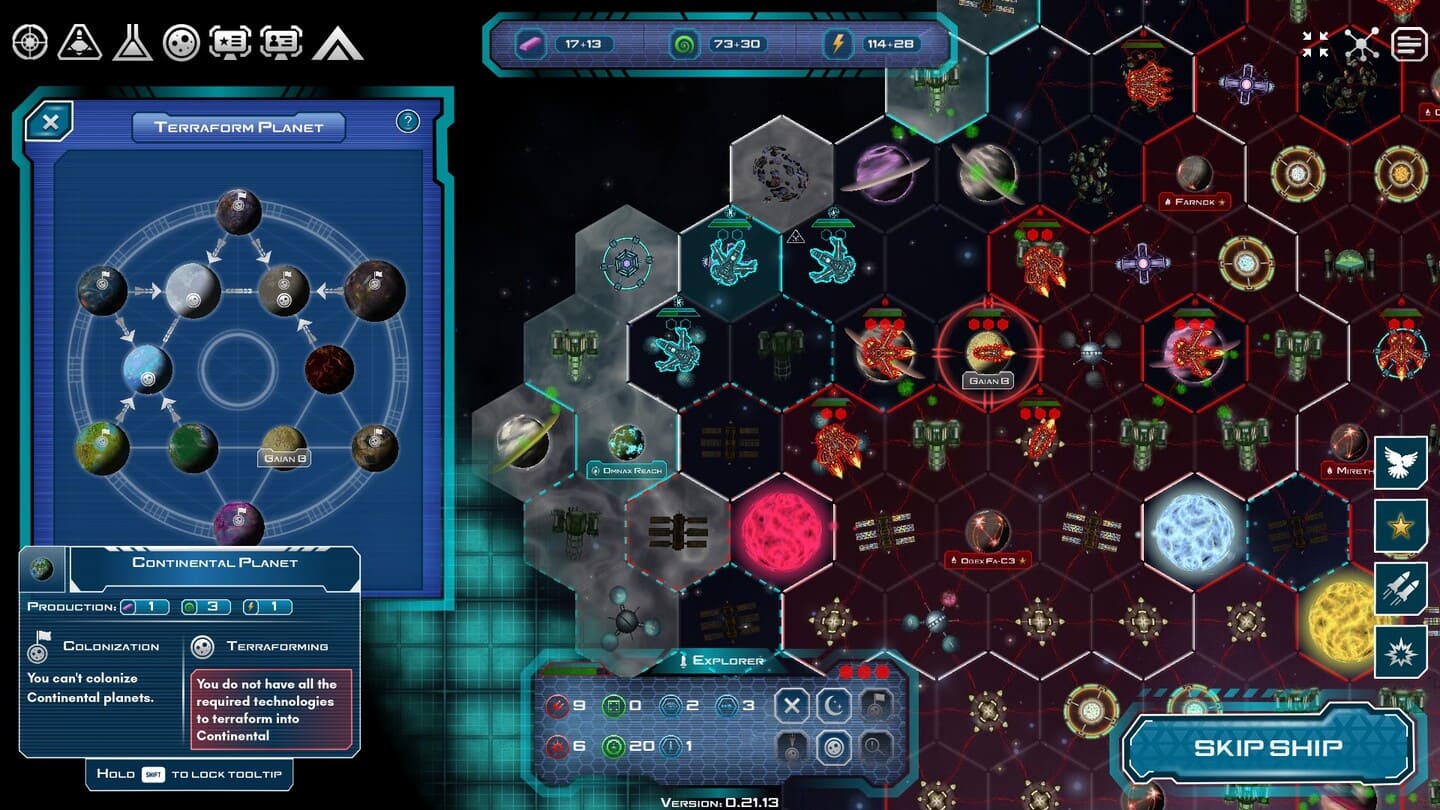Toggle the shrinking arrows view icon
This screenshot has width=1440, height=810.
pyautogui.click(x=1315, y=44)
